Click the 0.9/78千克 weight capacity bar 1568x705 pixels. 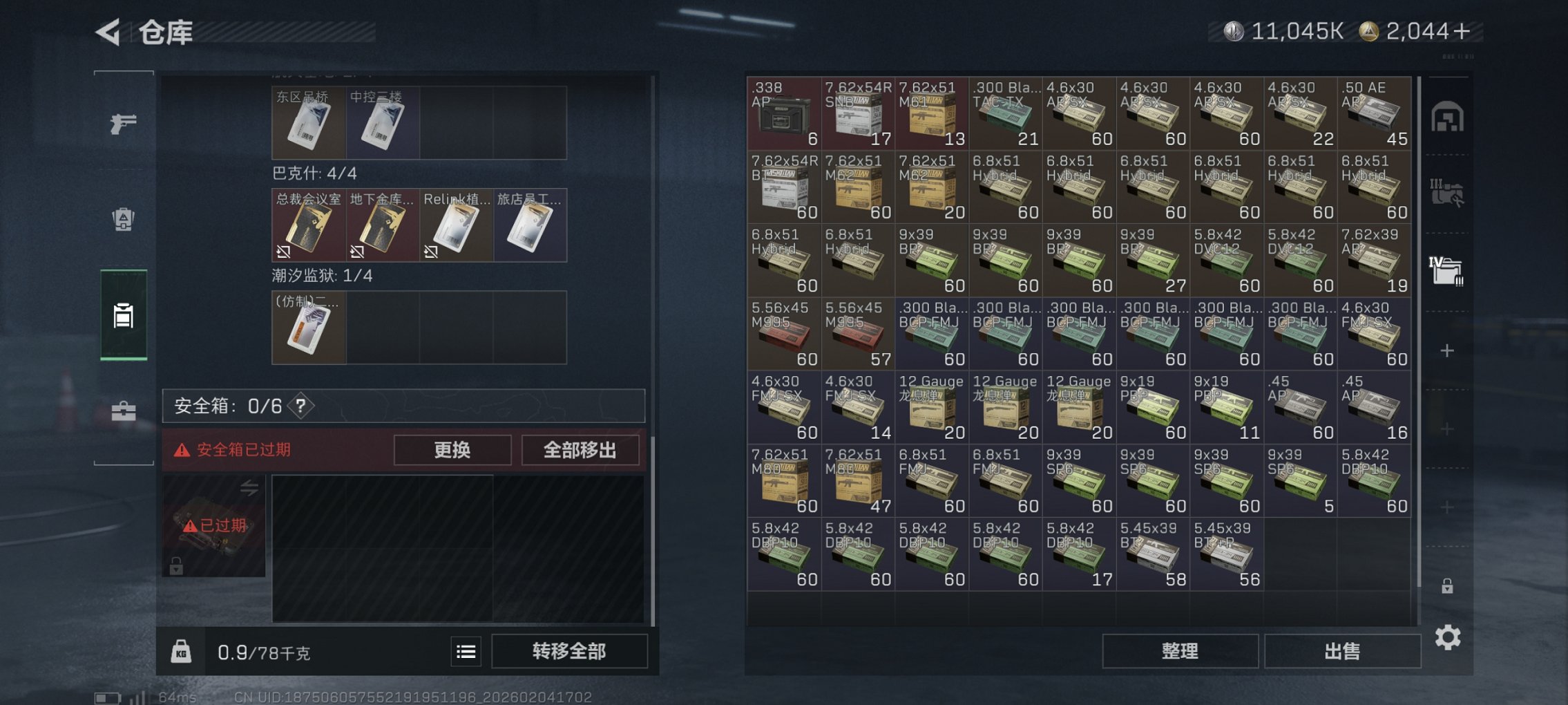coord(262,652)
